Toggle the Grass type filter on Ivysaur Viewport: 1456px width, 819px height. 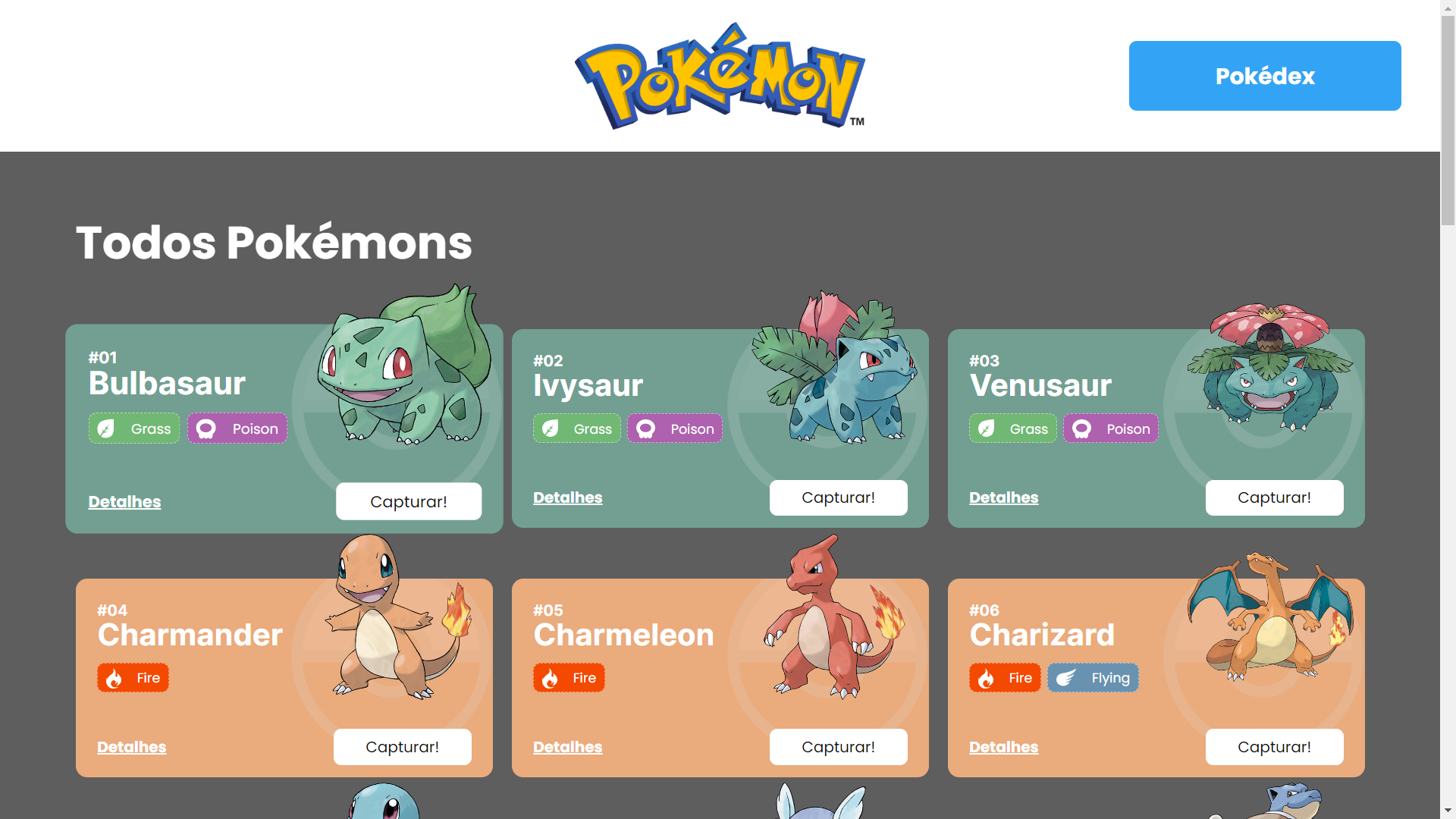577,428
